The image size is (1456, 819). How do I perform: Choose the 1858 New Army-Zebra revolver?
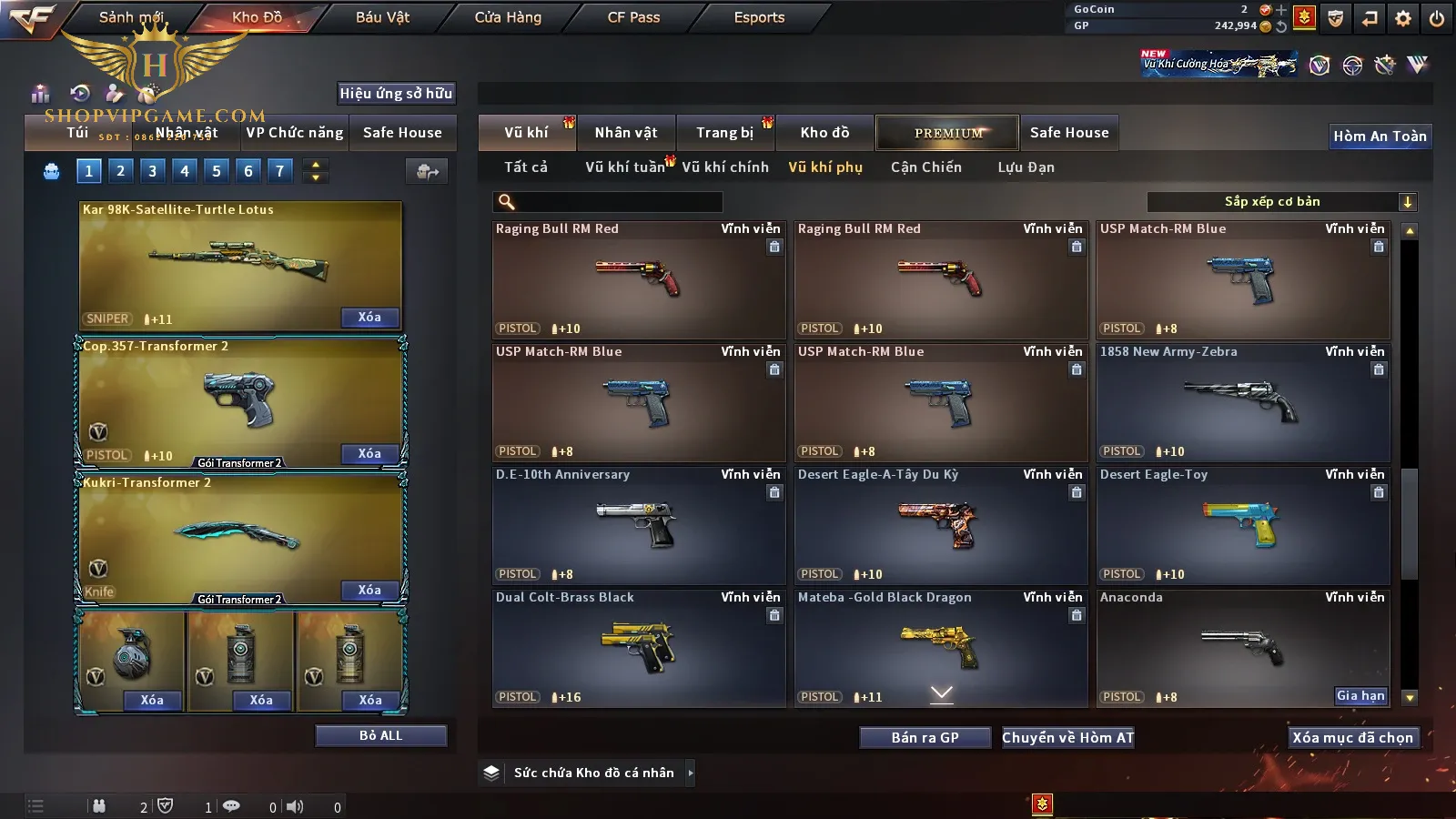coord(1243,402)
